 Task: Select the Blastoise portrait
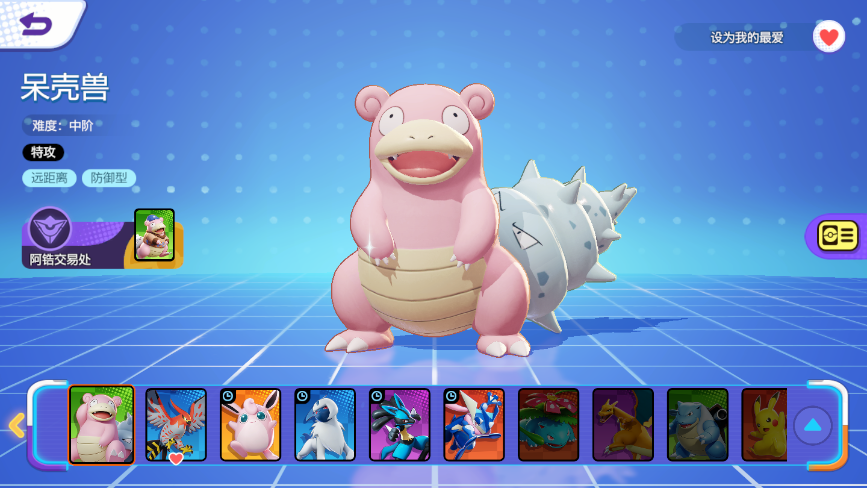pyautogui.click(x=697, y=425)
